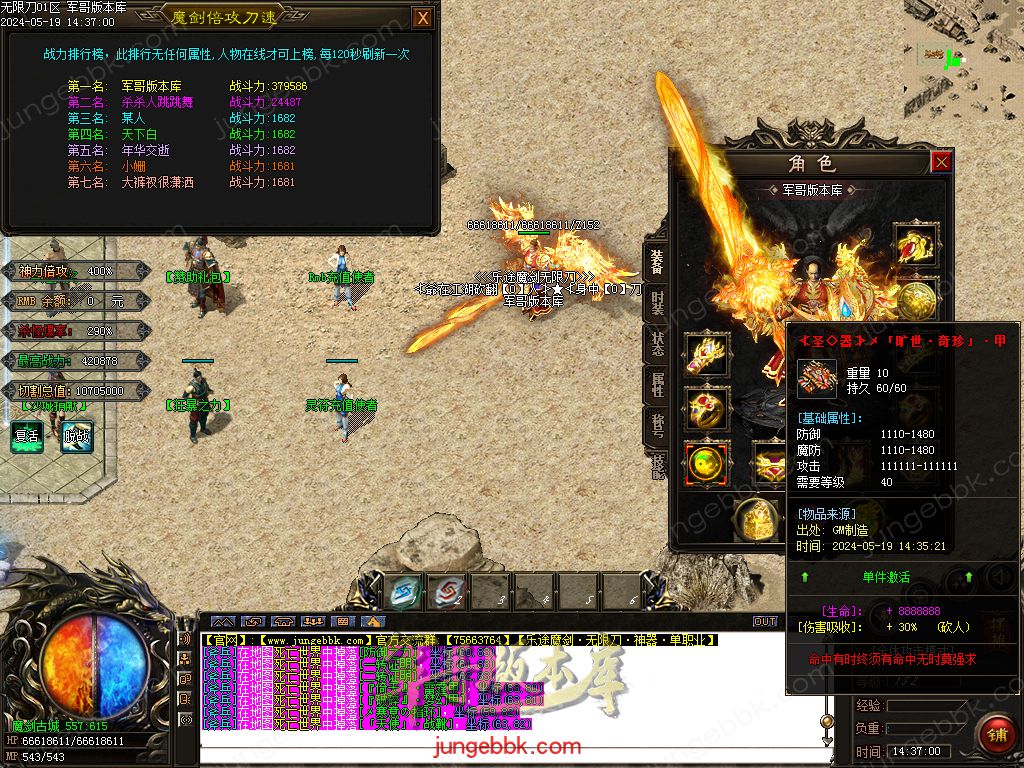Image resolution: width=1024 pixels, height=768 pixels.
Task: Select the red-gem gold ring slot
Action: click(x=706, y=409)
